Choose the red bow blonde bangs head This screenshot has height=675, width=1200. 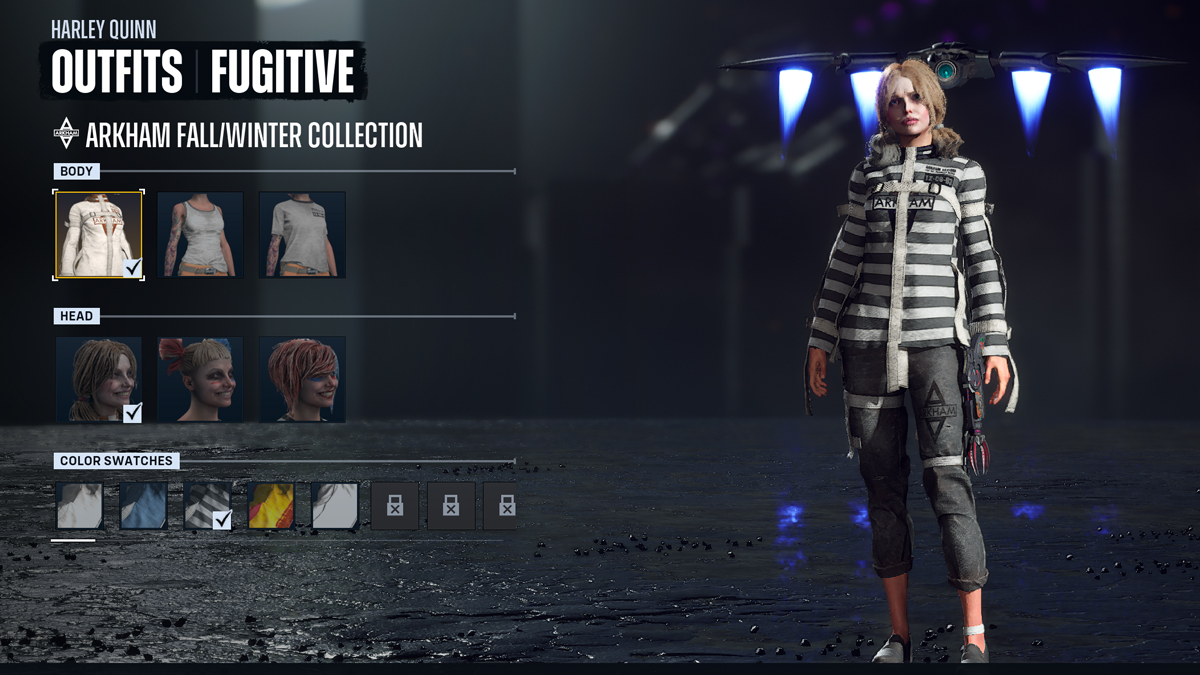[200, 379]
